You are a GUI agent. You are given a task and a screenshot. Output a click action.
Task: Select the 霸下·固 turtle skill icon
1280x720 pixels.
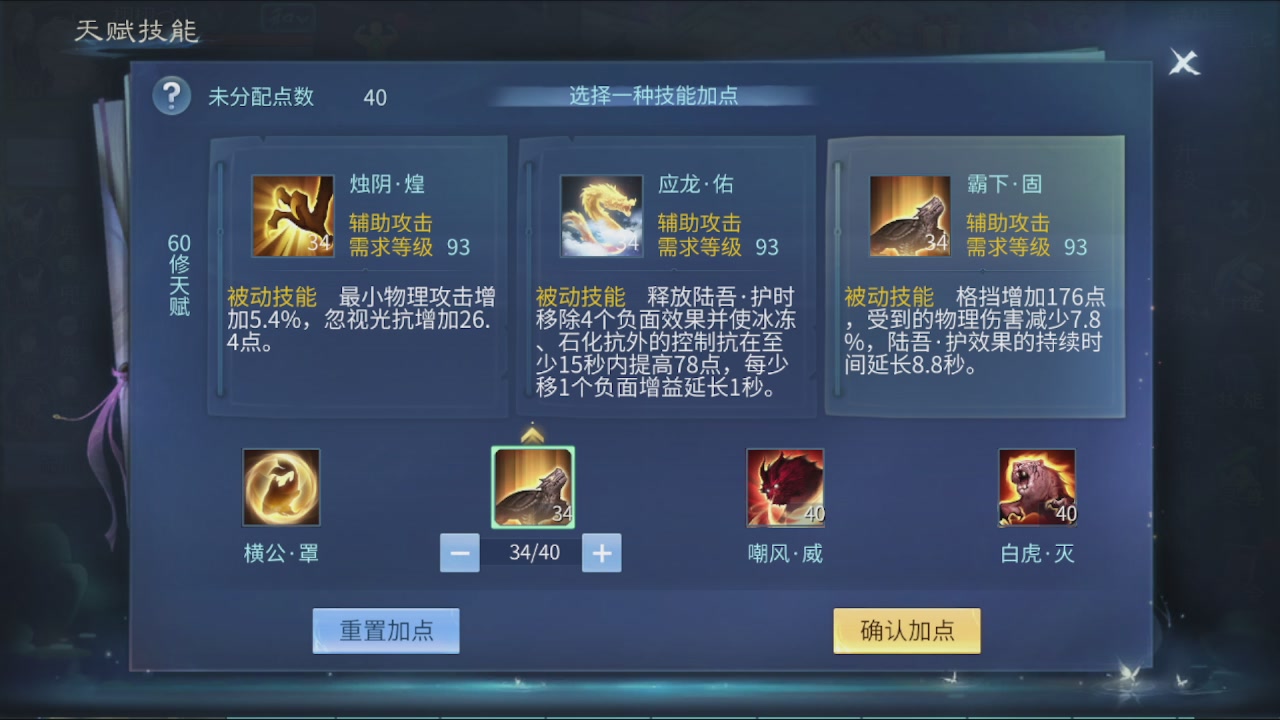click(x=910, y=213)
